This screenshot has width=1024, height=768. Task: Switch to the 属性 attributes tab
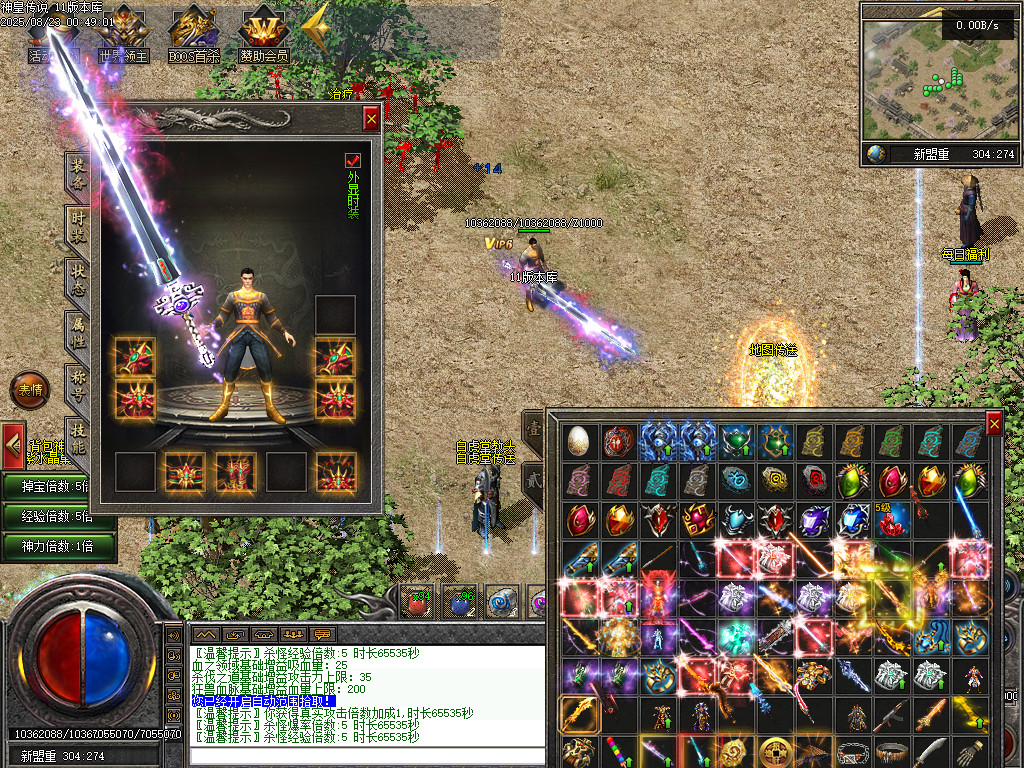click(77, 332)
